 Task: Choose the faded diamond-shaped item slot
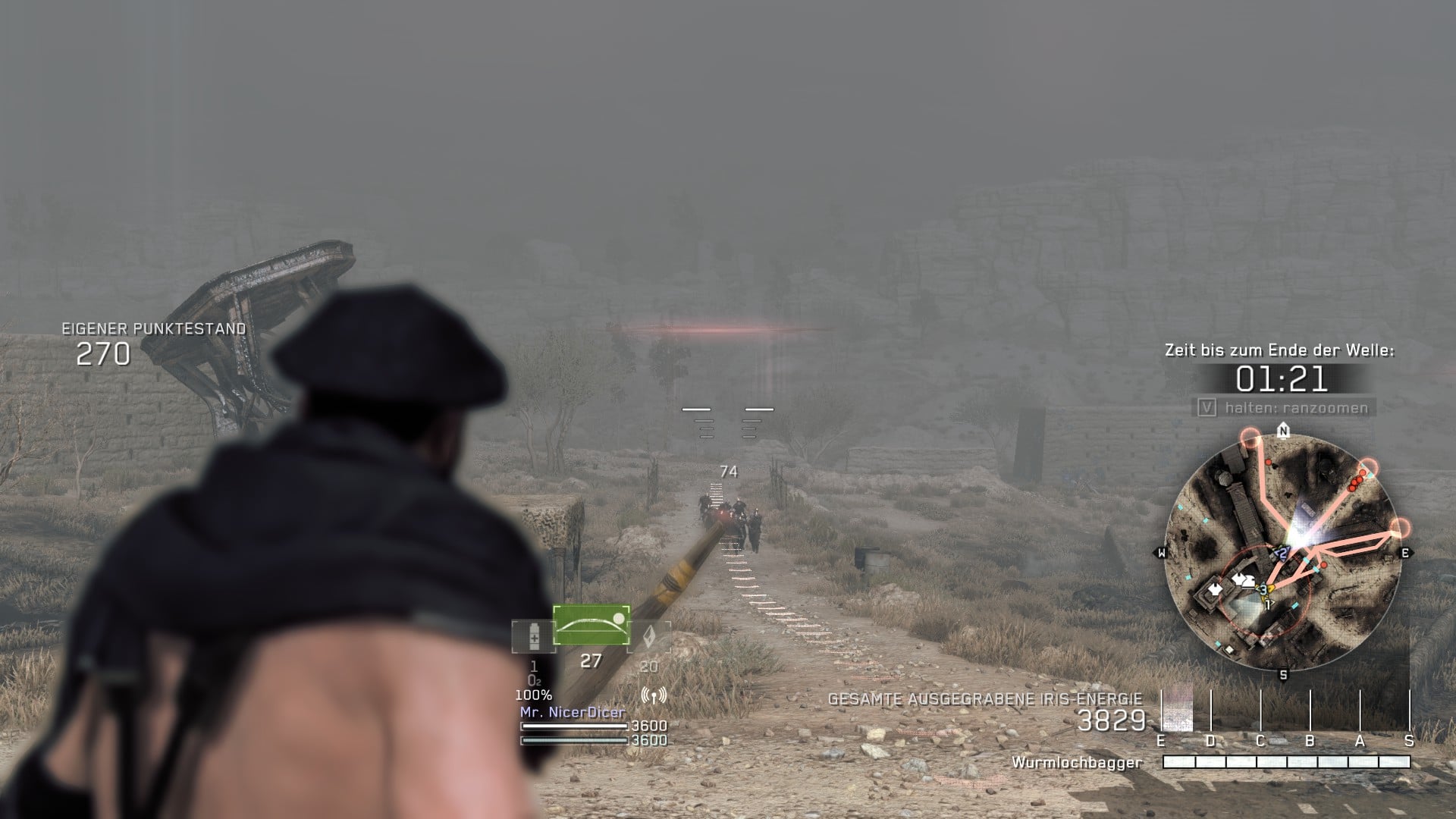(649, 638)
